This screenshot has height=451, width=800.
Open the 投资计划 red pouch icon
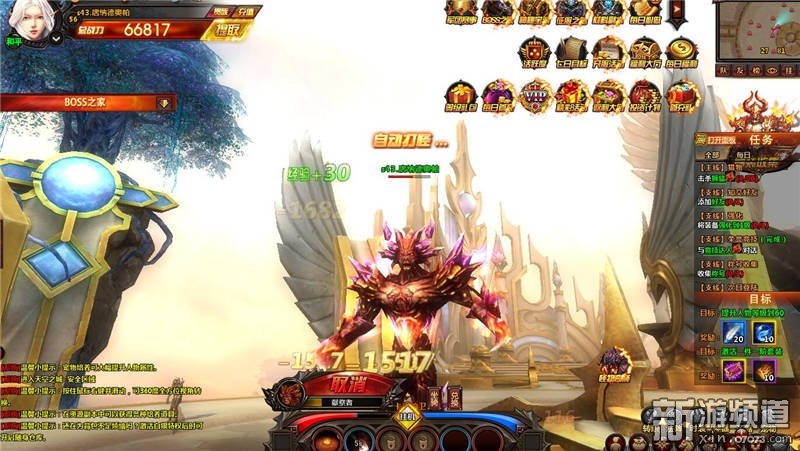tap(647, 97)
